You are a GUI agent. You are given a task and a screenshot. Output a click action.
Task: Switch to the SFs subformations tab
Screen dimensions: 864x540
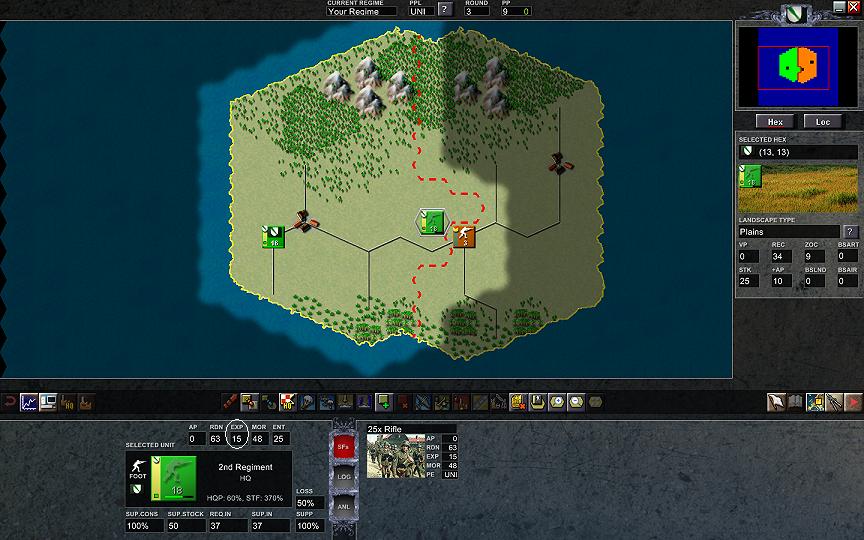pos(342,446)
